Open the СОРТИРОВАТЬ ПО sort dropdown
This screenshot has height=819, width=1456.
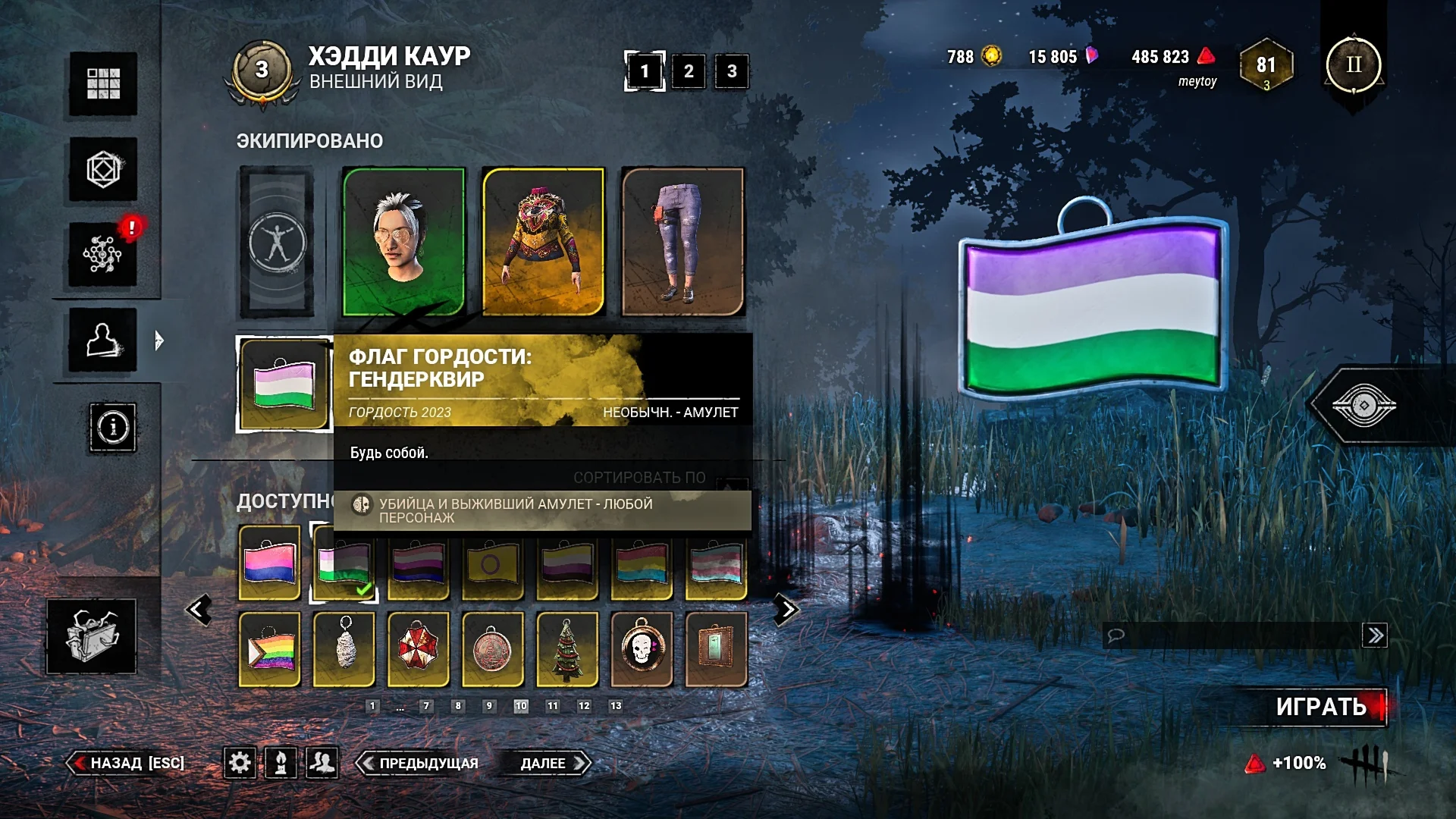[x=639, y=479]
